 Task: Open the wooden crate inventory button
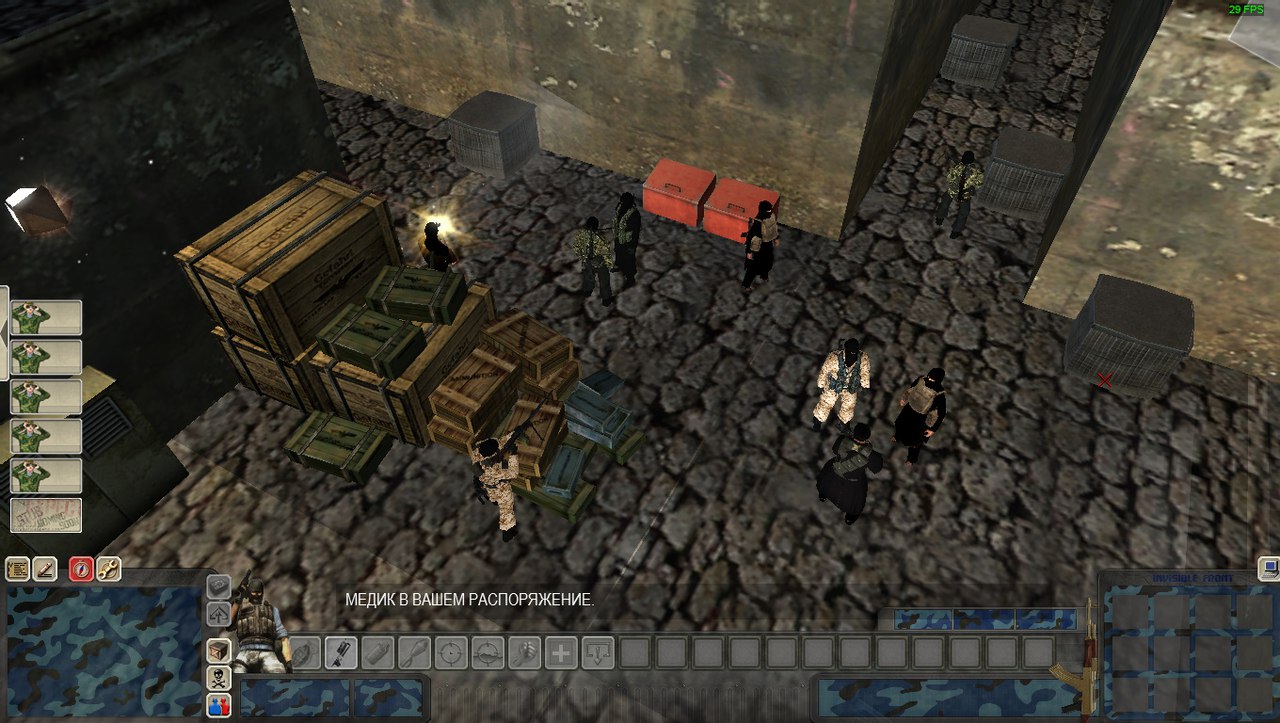(x=218, y=651)
